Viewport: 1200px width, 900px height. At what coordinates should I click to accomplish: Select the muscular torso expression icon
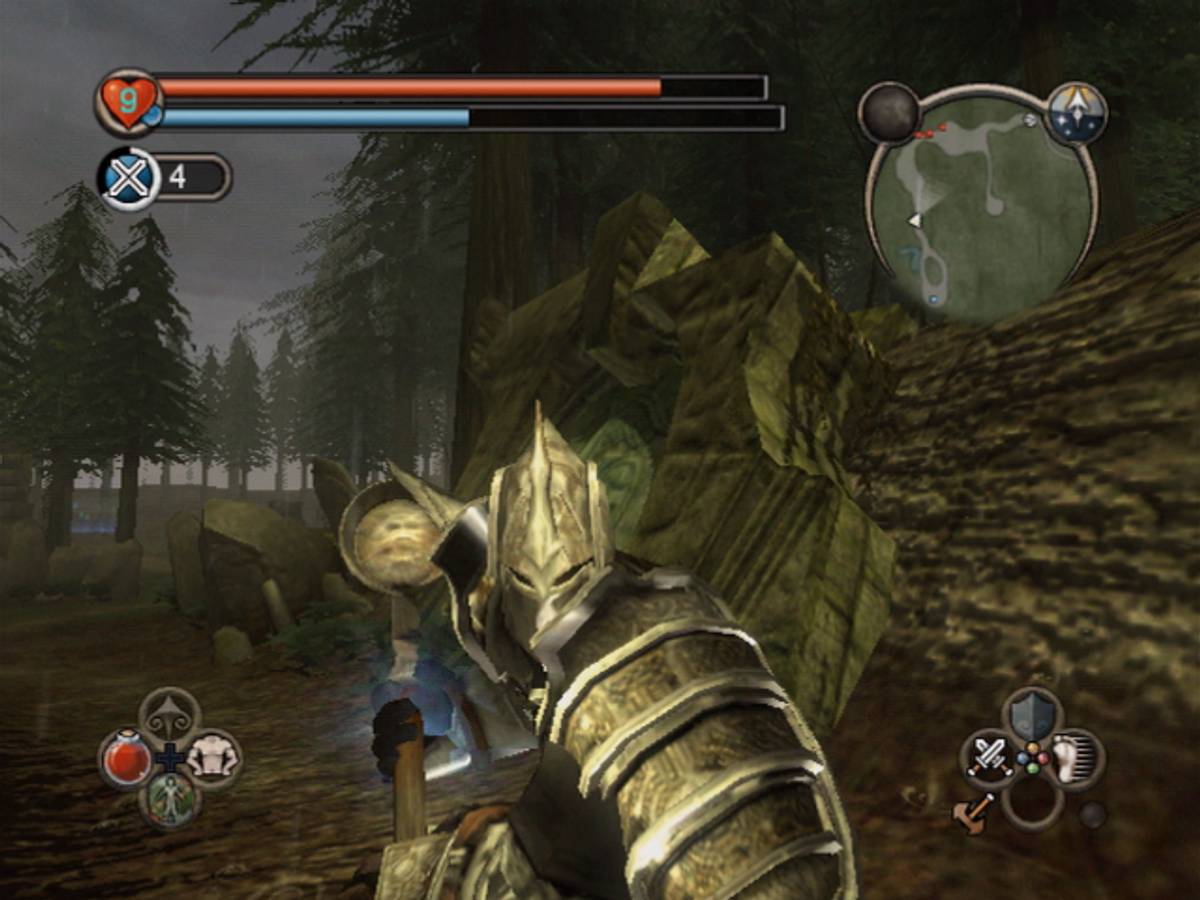[212, 757]
